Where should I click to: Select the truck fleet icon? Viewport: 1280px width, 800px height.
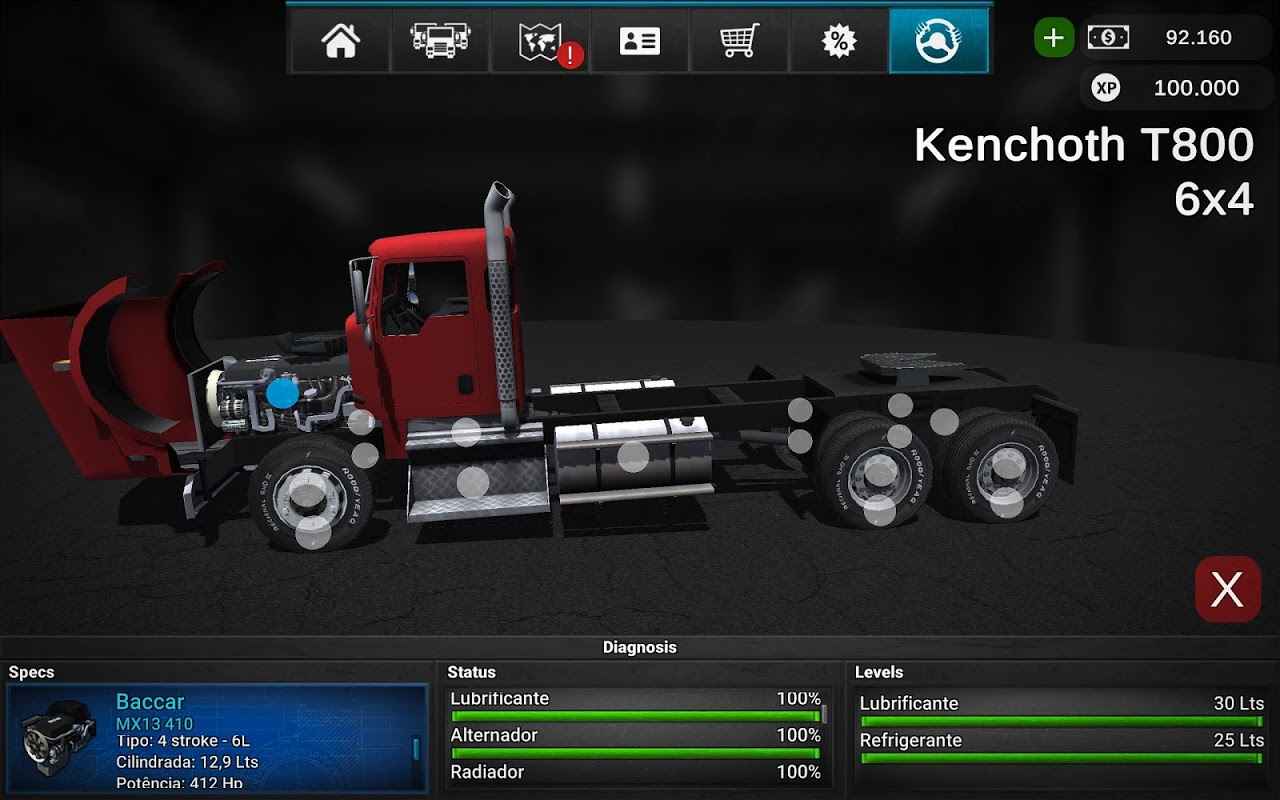pyautogui.click(x=440, y=39)
